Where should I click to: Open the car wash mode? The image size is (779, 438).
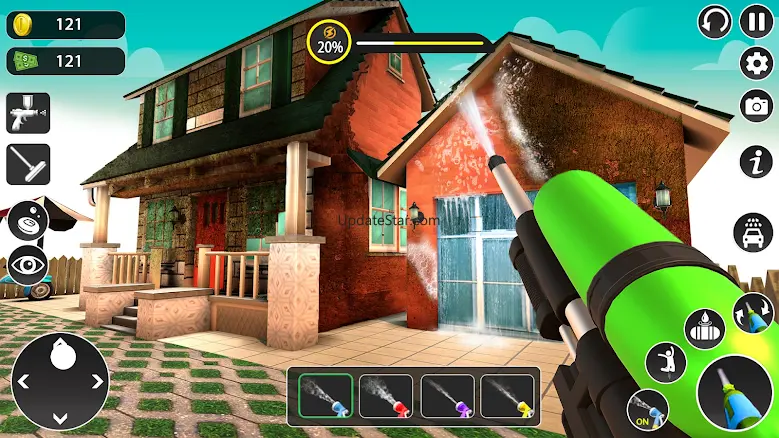pos(752,232)
